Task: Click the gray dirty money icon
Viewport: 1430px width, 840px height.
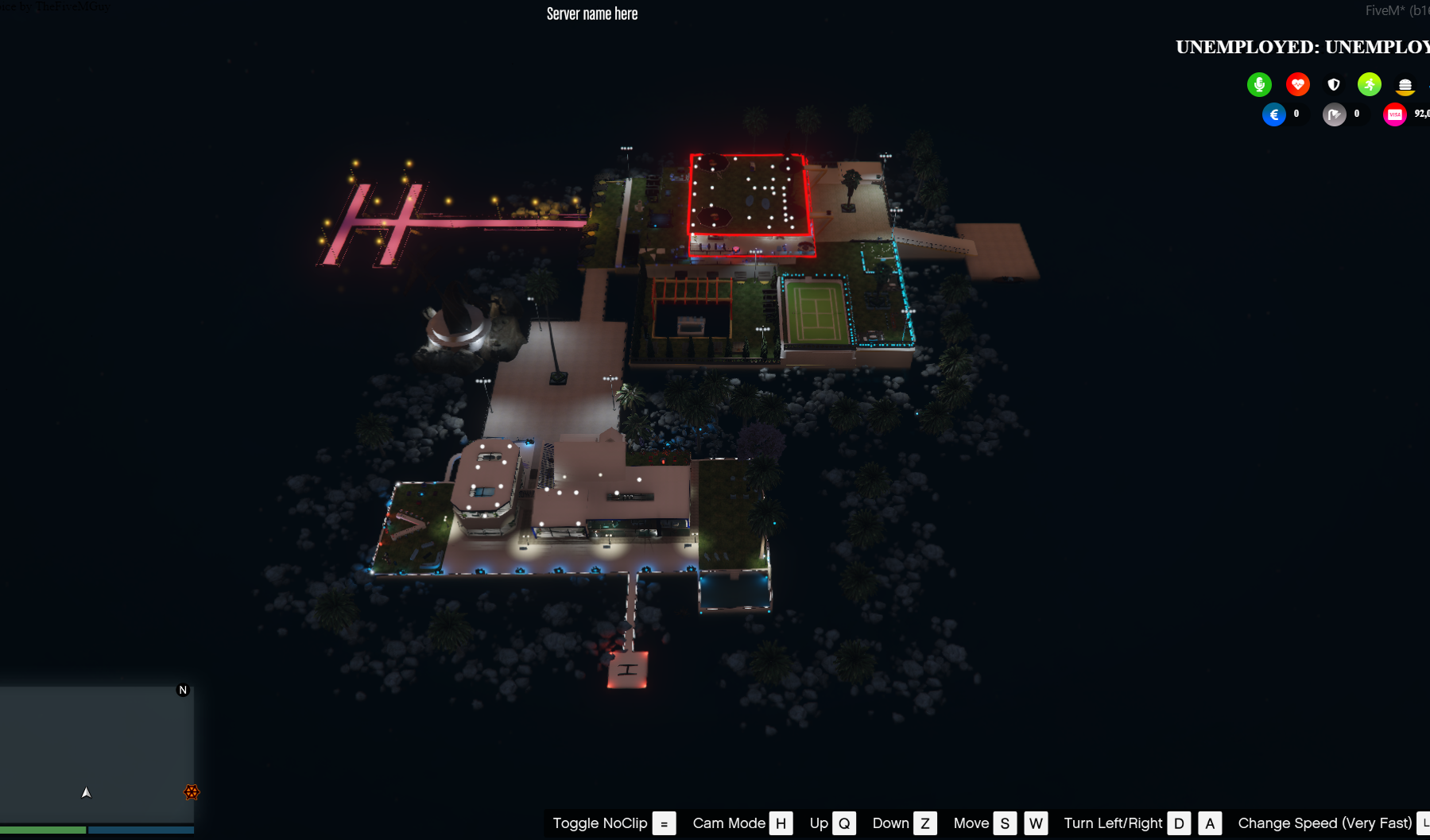Action: [x=1335, y=114]
